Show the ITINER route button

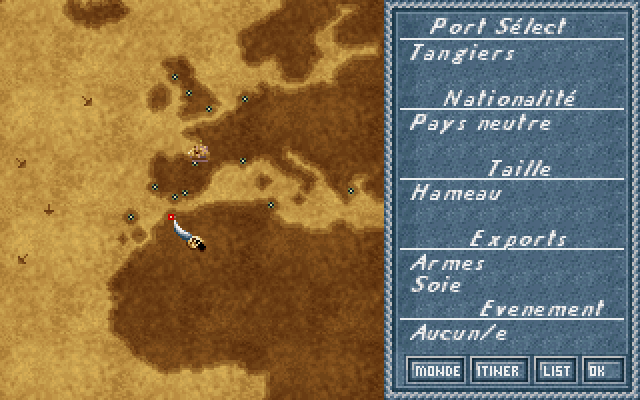click(498, 371)
